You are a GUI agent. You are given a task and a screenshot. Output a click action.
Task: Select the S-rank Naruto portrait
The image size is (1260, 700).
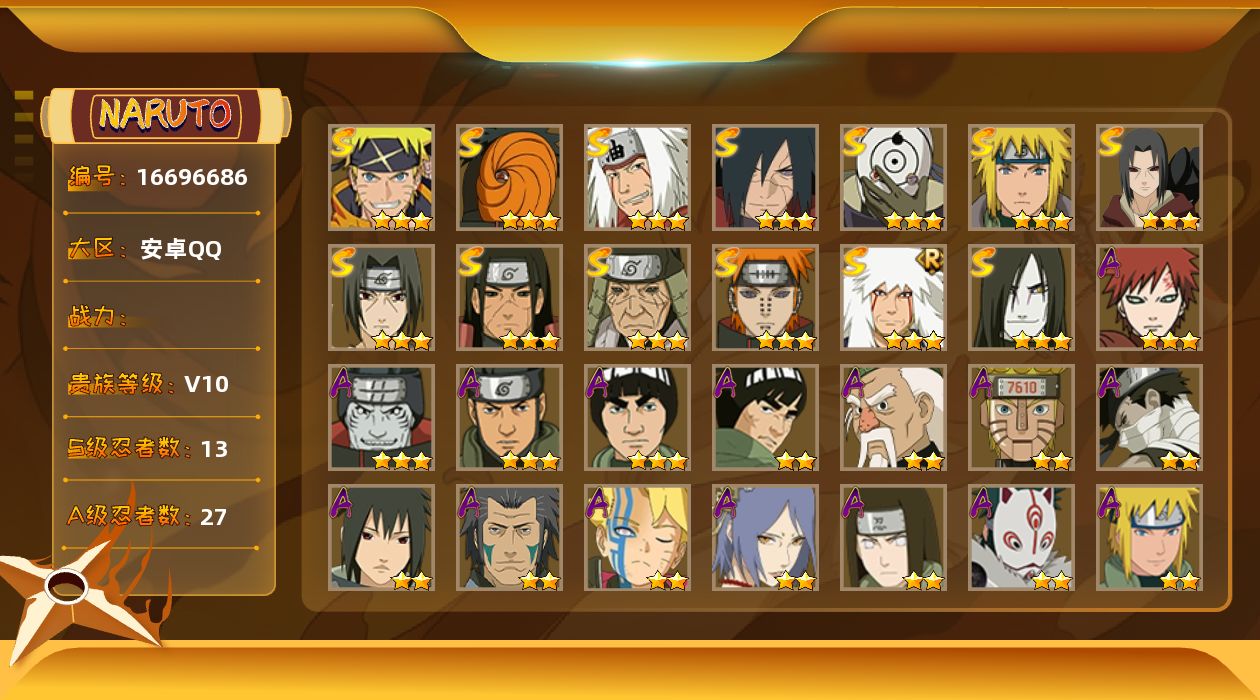click(x=381, y=177)
